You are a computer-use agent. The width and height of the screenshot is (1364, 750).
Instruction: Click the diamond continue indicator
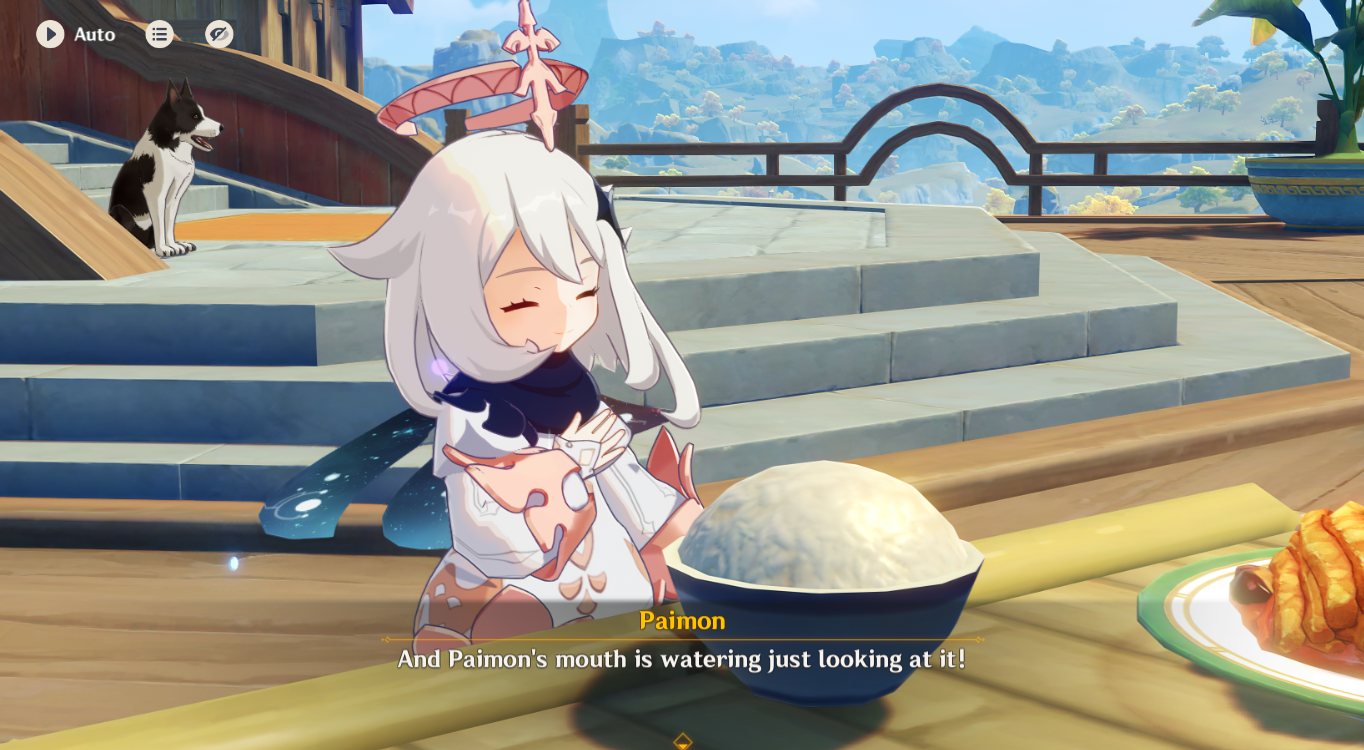tap(682, 742)
